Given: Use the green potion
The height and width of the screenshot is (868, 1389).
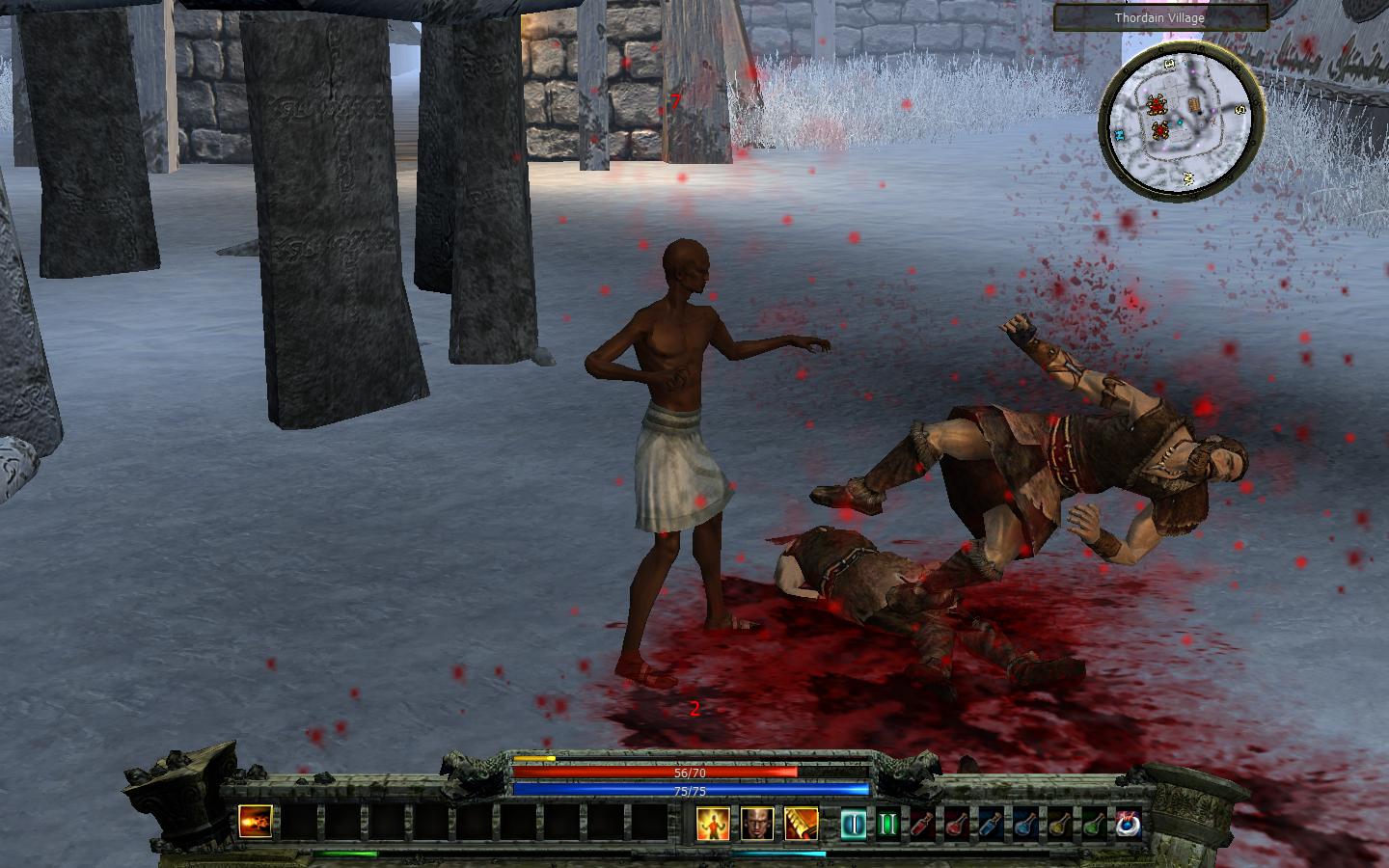Looking at the screenshot, I should click(1093, 824).
